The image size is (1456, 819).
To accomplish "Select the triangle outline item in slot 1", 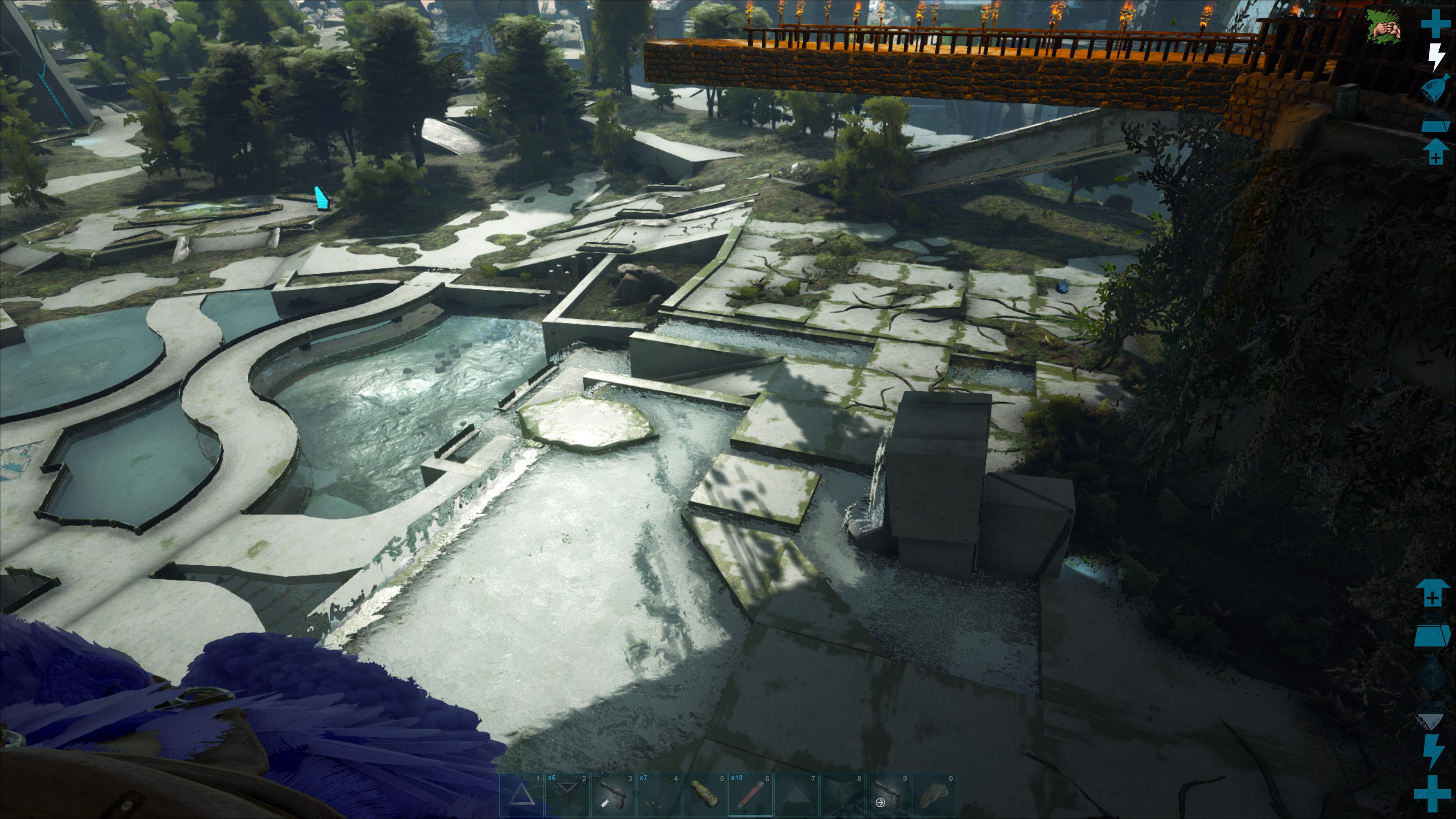I will [522, 795].
